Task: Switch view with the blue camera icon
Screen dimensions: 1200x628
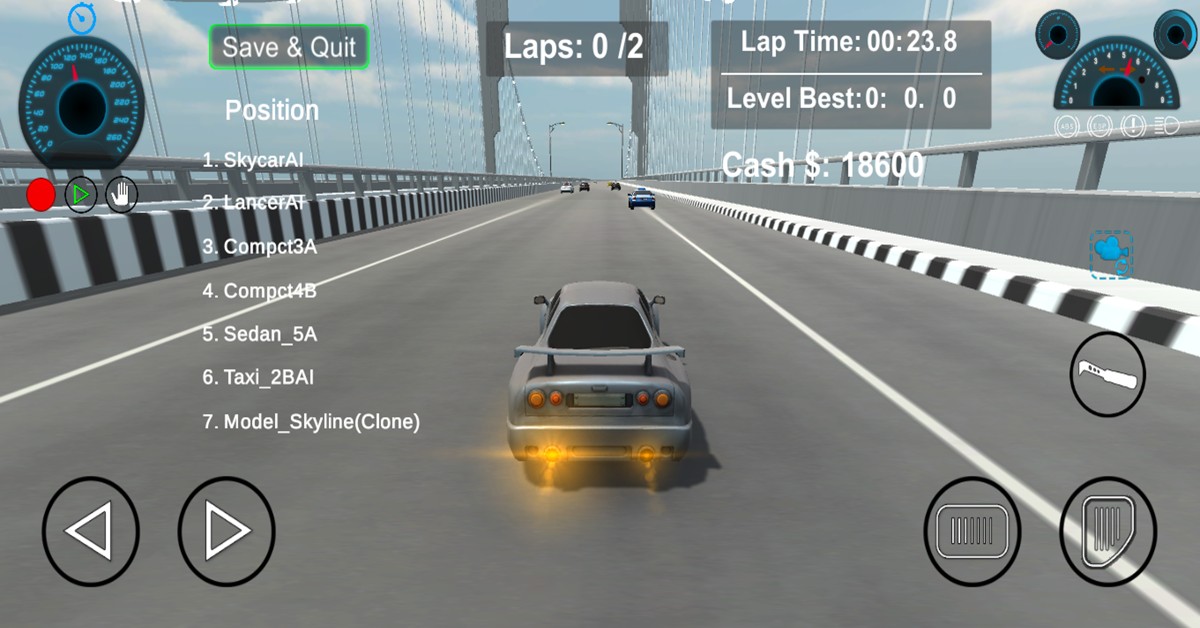Action: coord(1111,254)
